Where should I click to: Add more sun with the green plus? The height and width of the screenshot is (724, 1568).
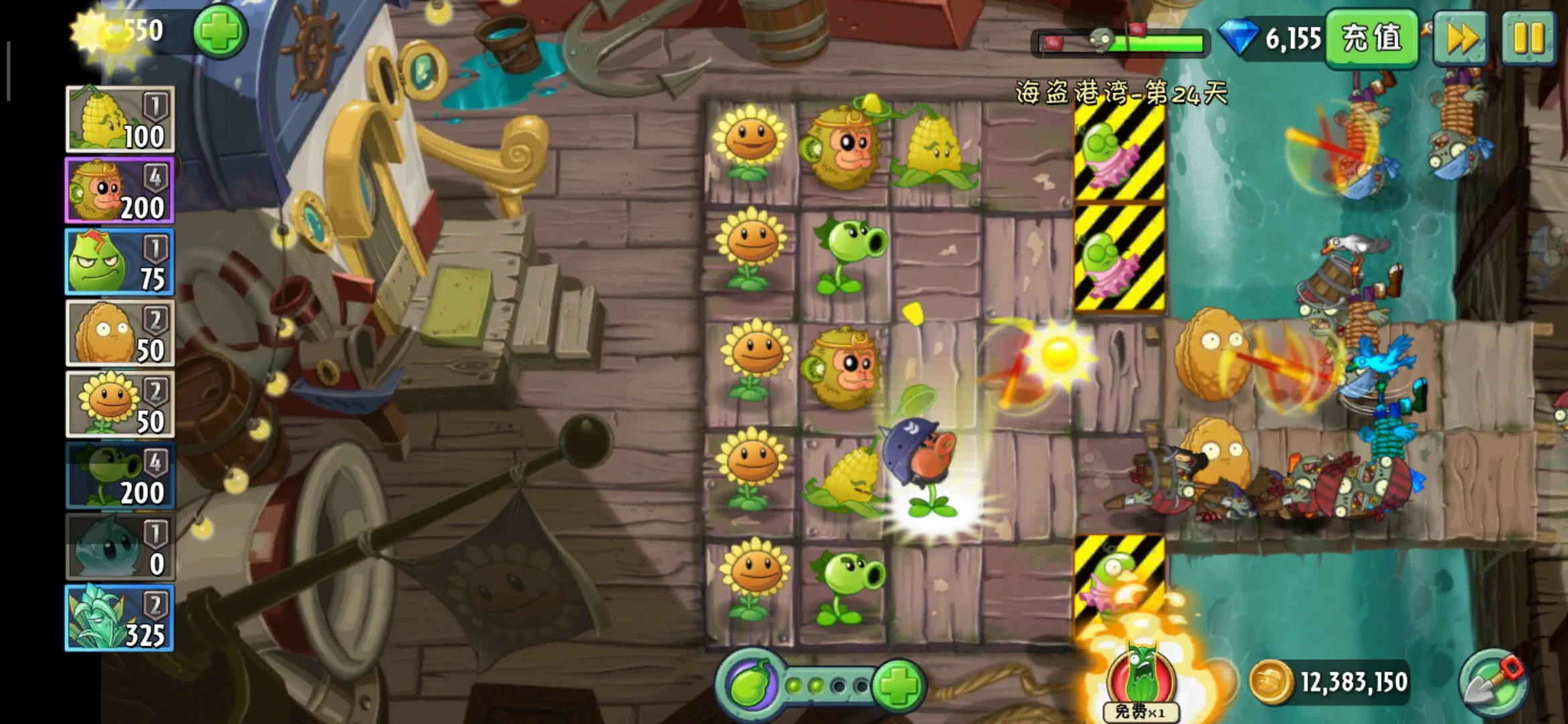pos(220,31)
